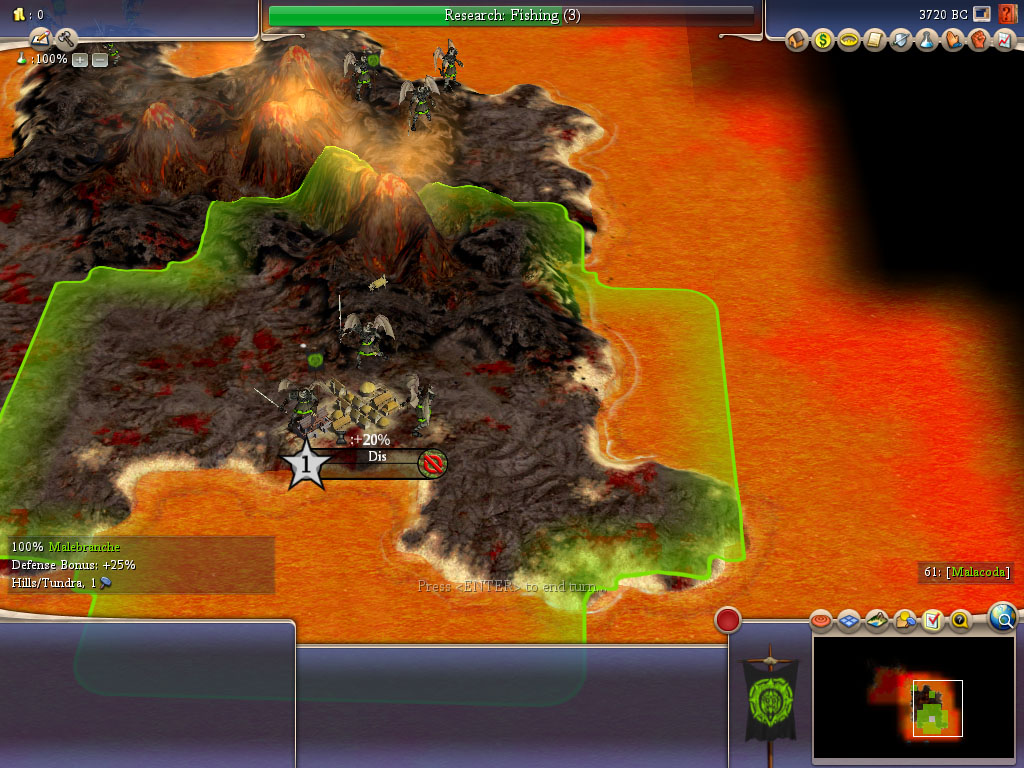Open the Military Advisor shield icon
Viewport: 1024px width, 768px height.
click(901, 40)
